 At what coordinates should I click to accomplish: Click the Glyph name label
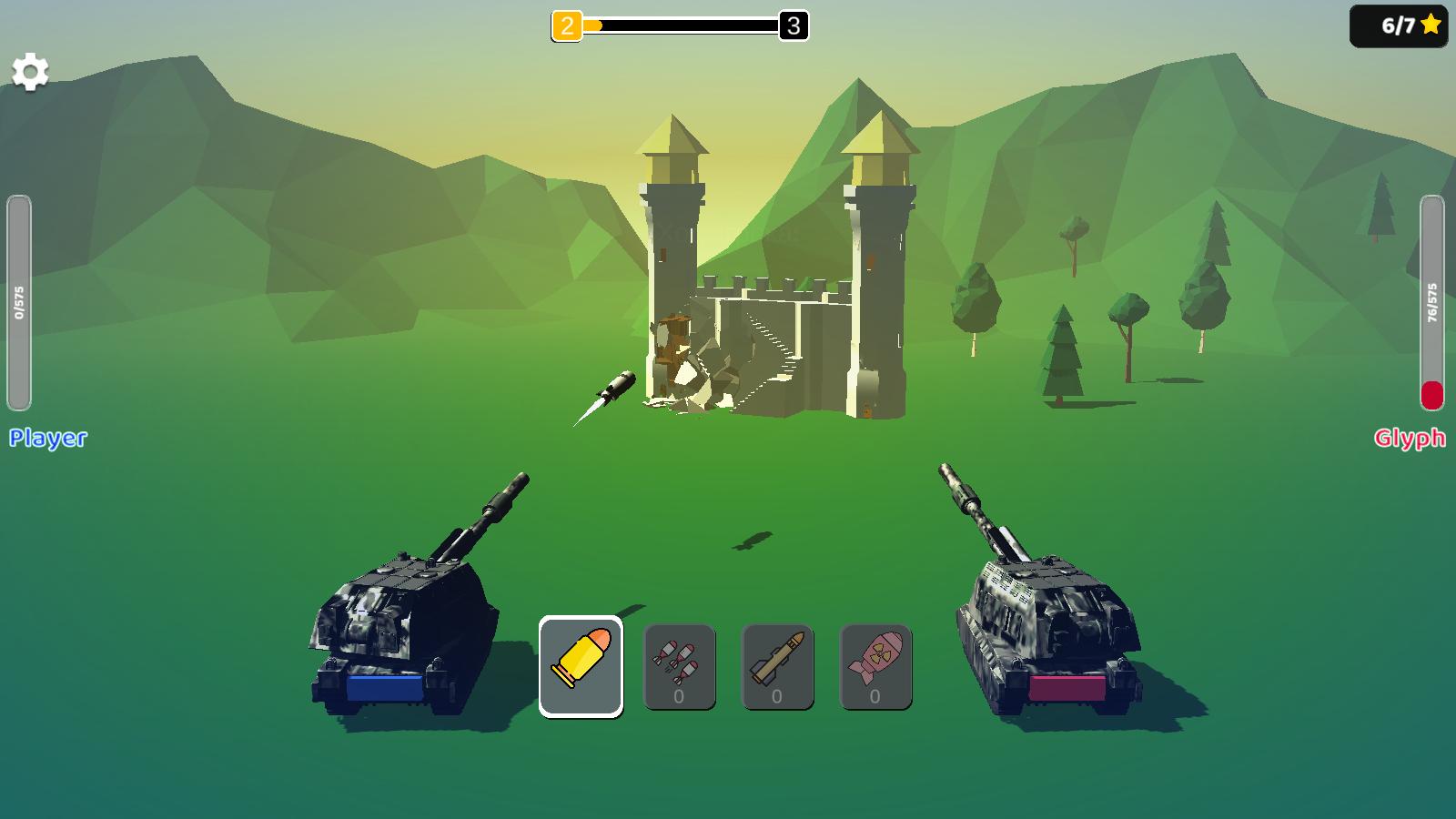[x=1409, y=439]
